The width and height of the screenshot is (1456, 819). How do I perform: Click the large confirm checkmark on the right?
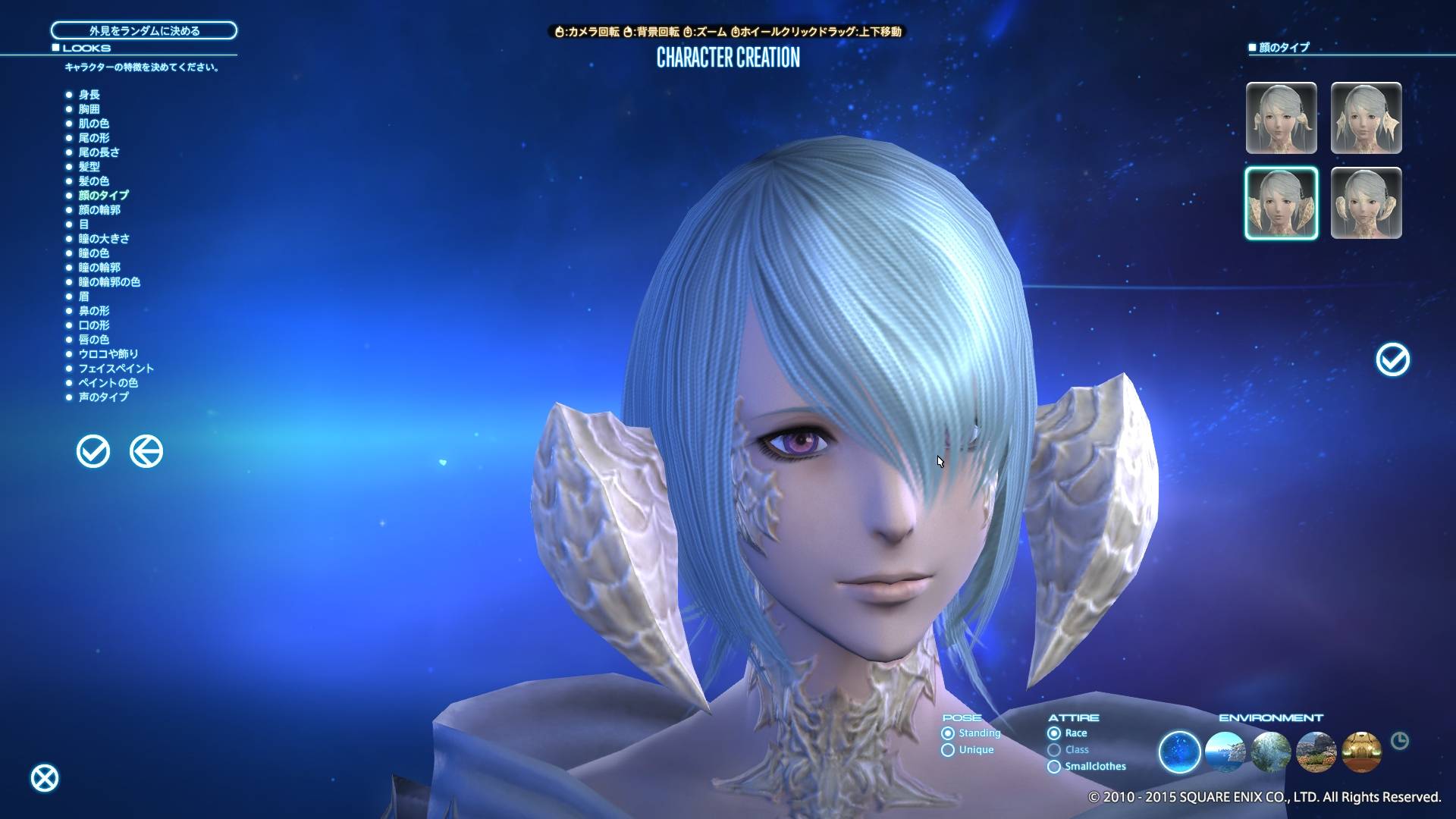[x=1392, y=360]
